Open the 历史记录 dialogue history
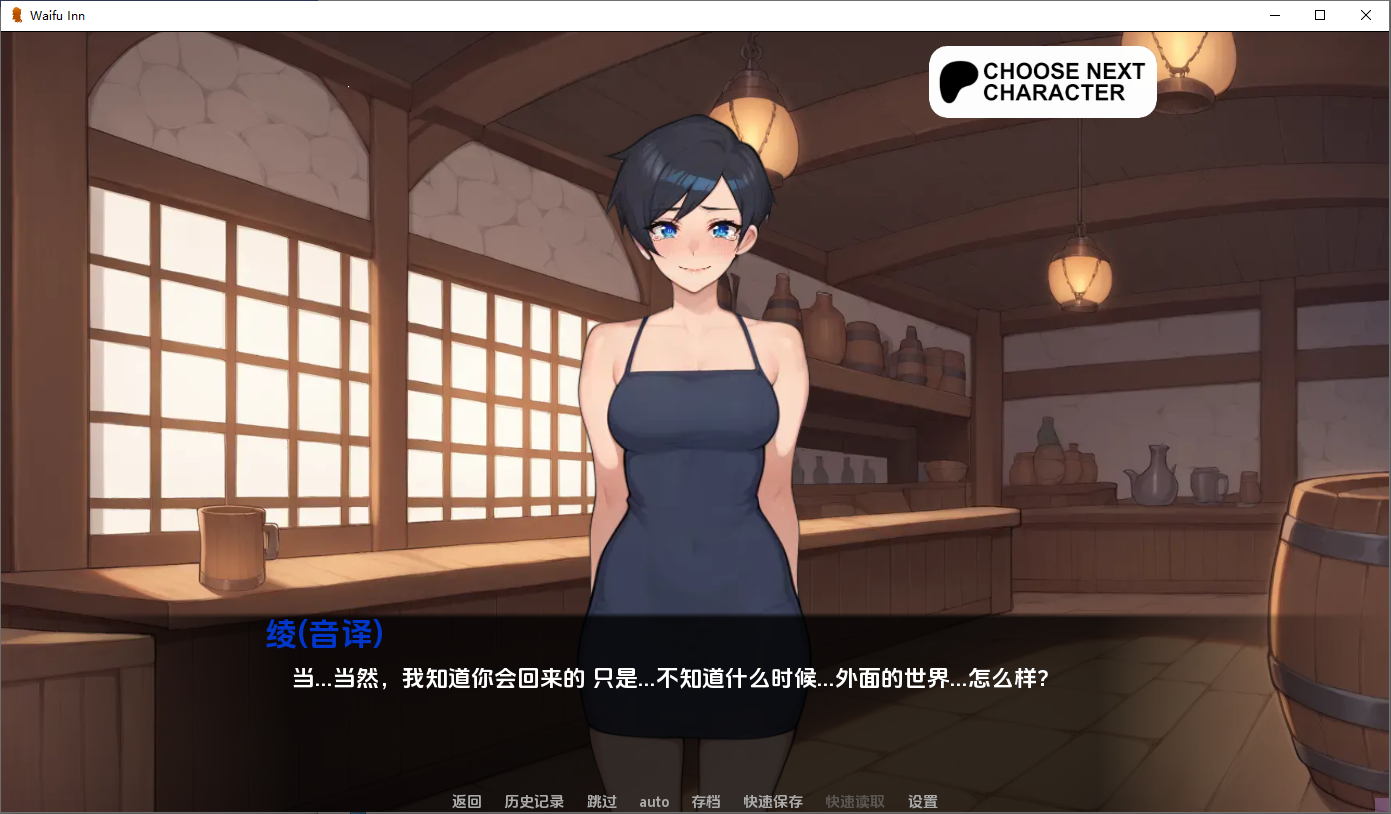Viewport: 1391px width, 814px height. click(x=533, y=801)
